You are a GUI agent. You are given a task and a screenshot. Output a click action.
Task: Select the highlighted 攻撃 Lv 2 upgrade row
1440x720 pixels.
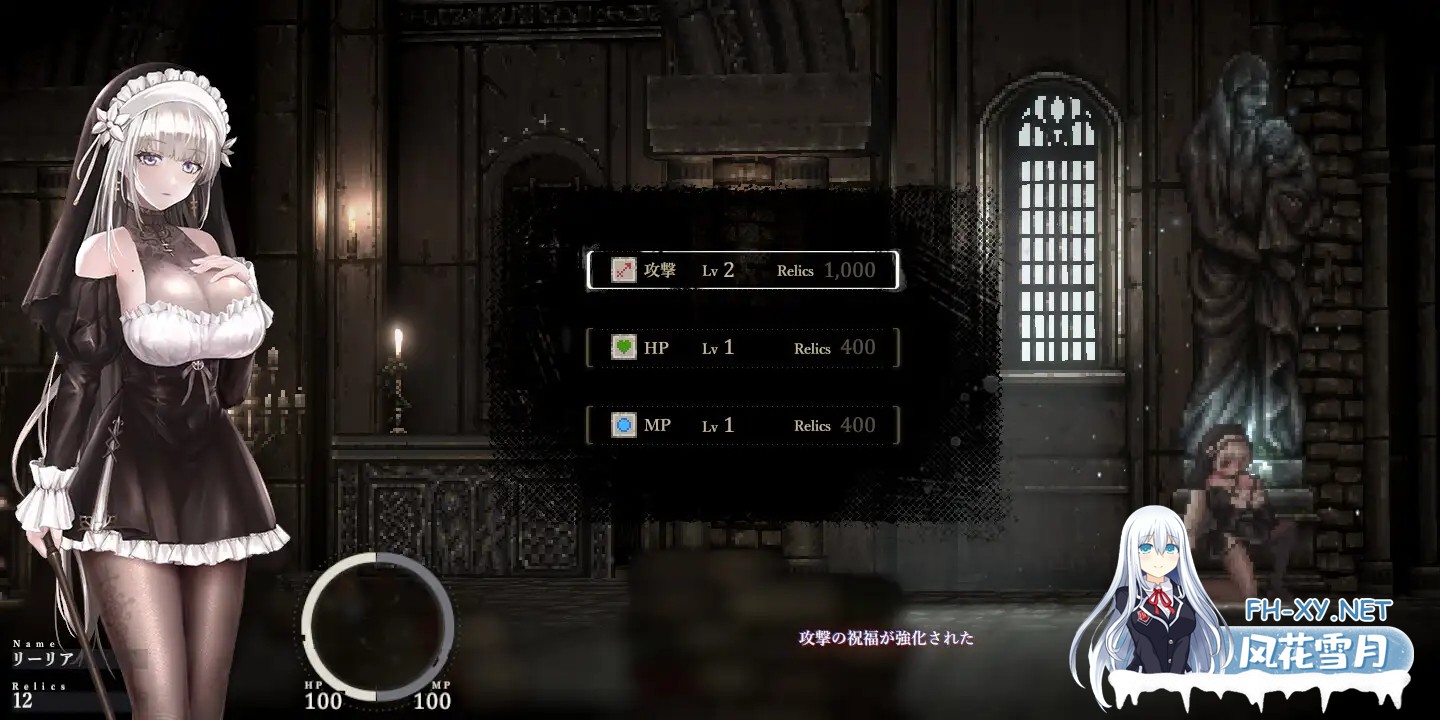[x=743, y=269]
